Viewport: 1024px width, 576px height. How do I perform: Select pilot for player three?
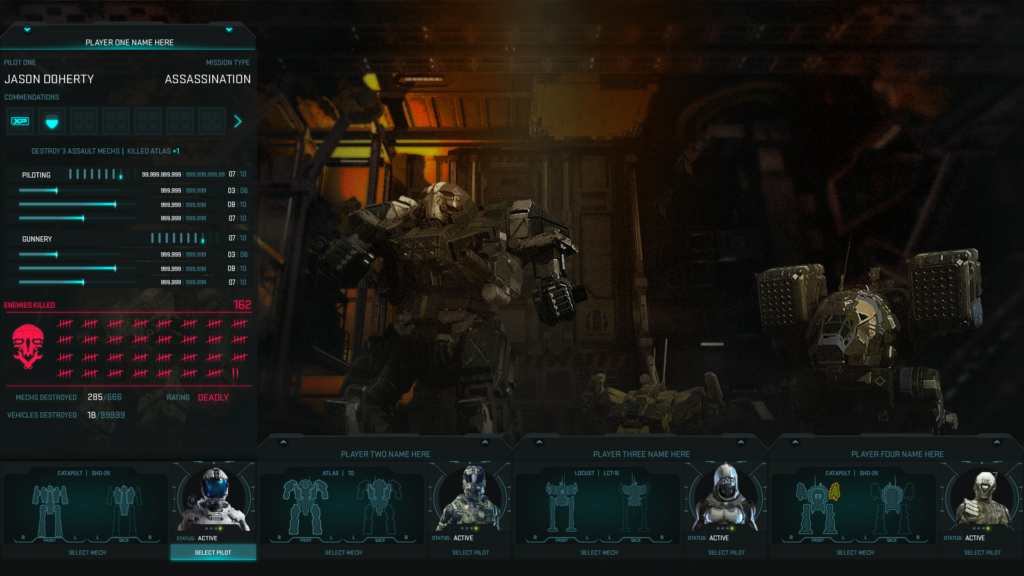click(x=725, y=552)
